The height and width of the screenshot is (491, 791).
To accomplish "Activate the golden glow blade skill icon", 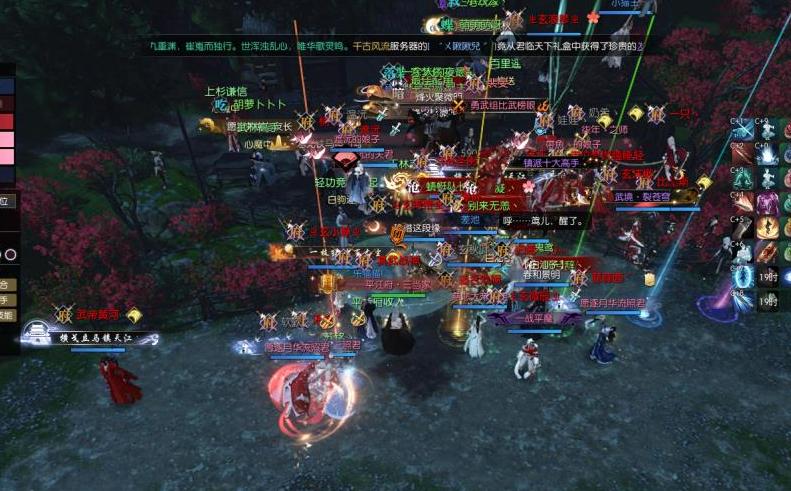I will 767,227.
